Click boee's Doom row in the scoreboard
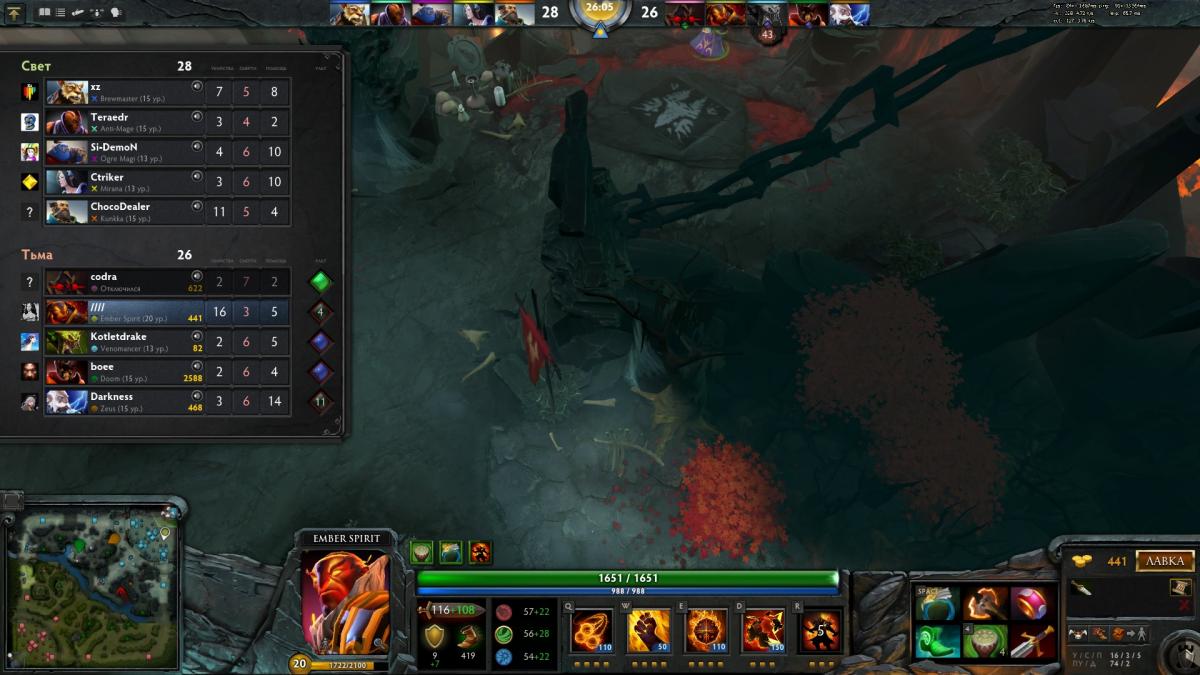This screenshot has width=1200, height=675. pyautogui.click(x=125, y=372)
